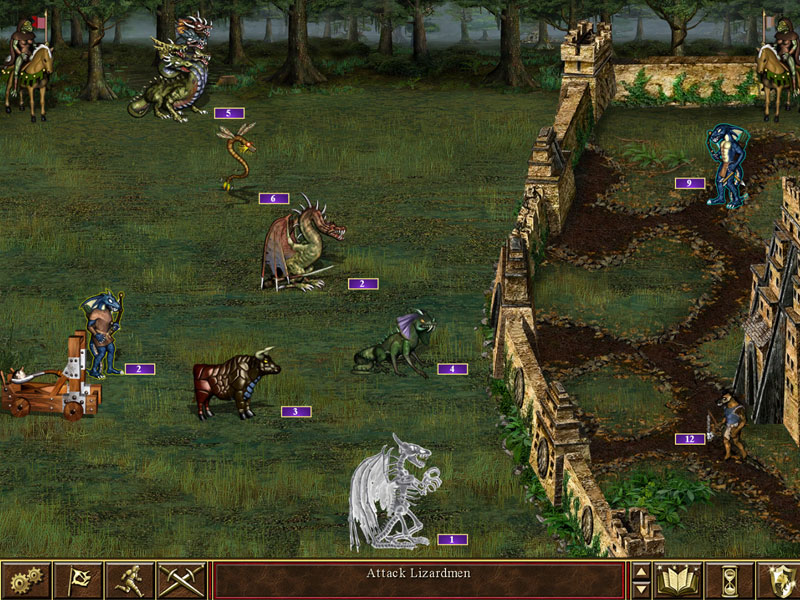The height and width of the screenshot is (600, 800).
Task: Select the shield defend button
Action: [779, 580]
